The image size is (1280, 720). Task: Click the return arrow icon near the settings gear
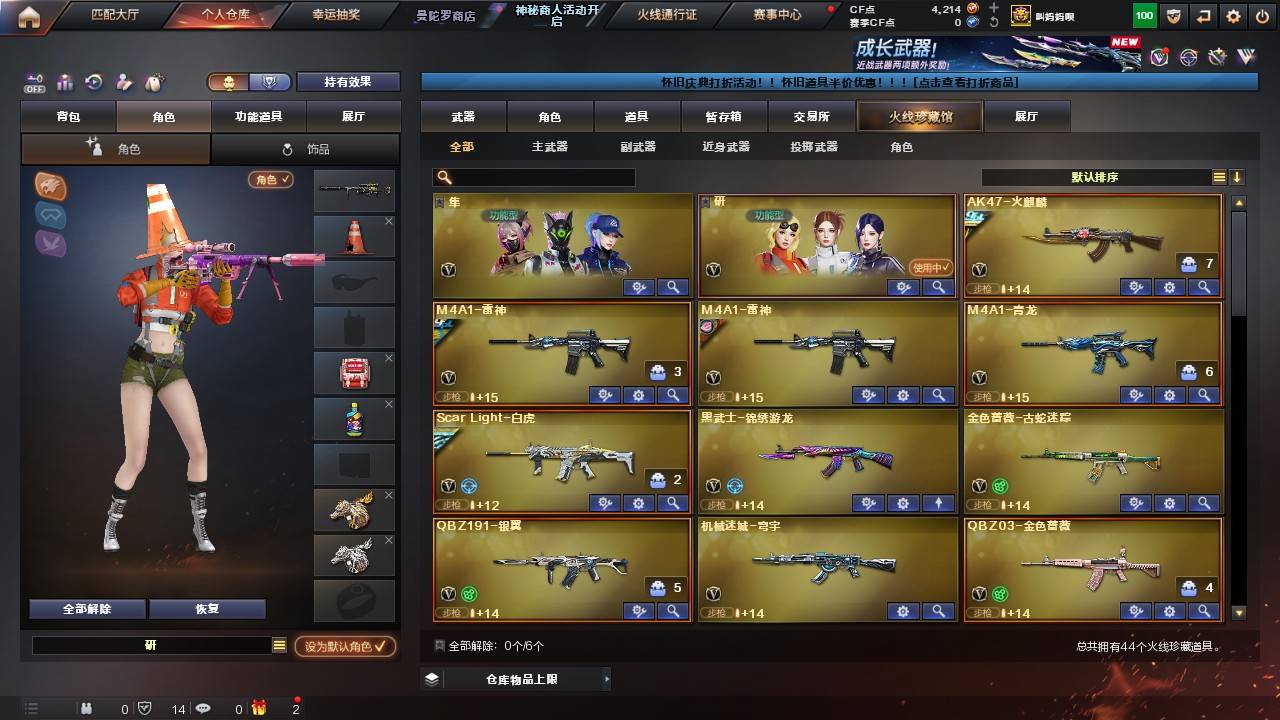coord(1204,16)
